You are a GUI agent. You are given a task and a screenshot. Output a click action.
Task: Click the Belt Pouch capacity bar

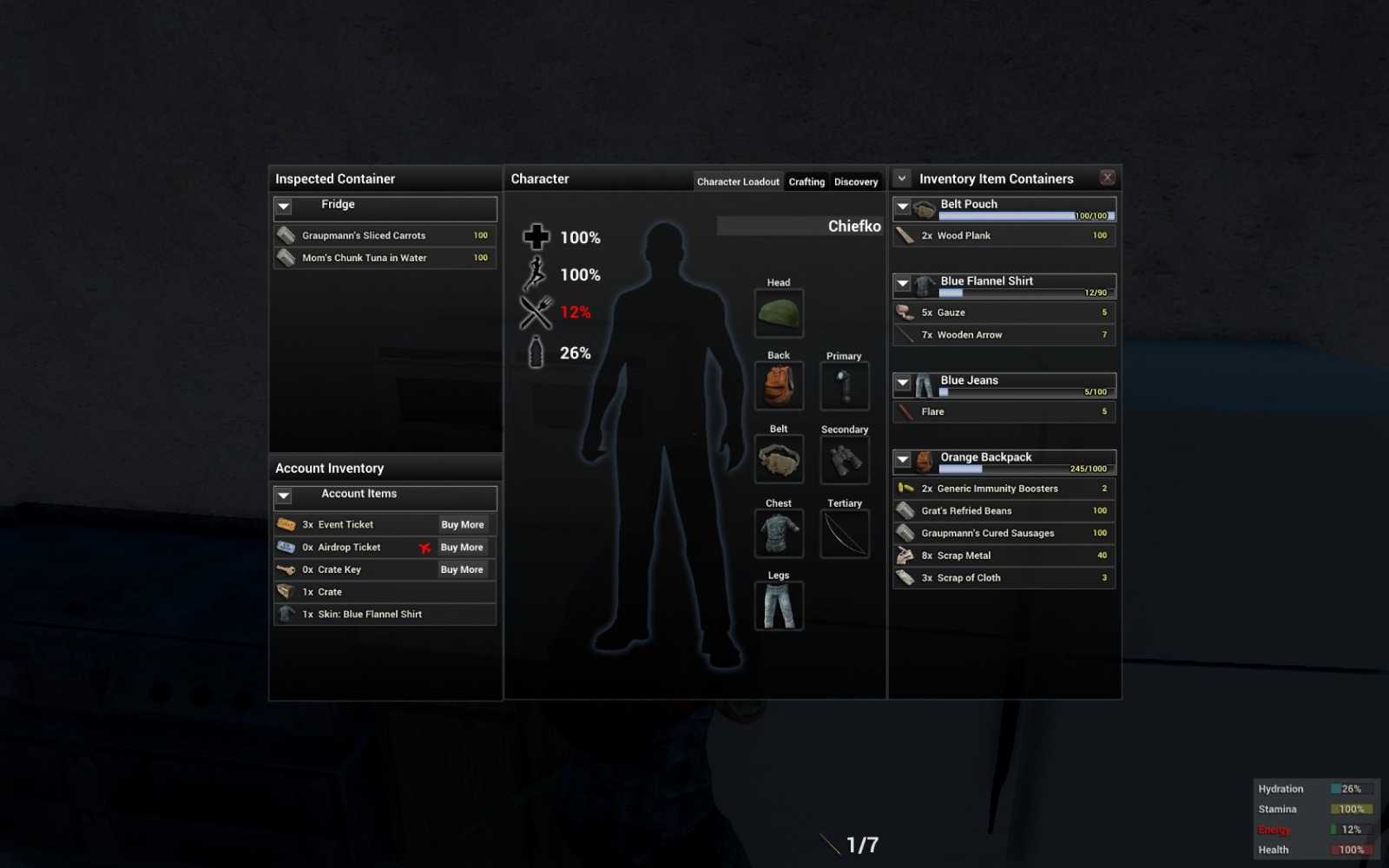pos(1024,215)
